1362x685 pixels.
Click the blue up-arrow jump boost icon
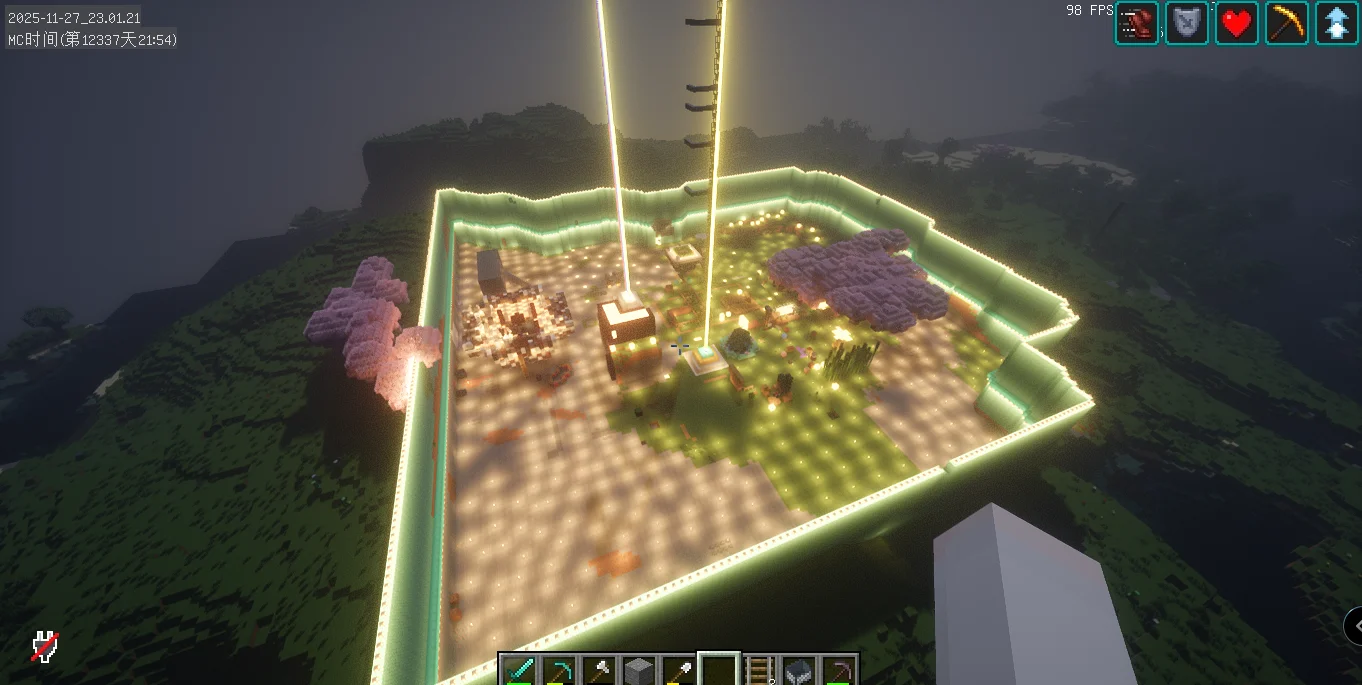1337,23
